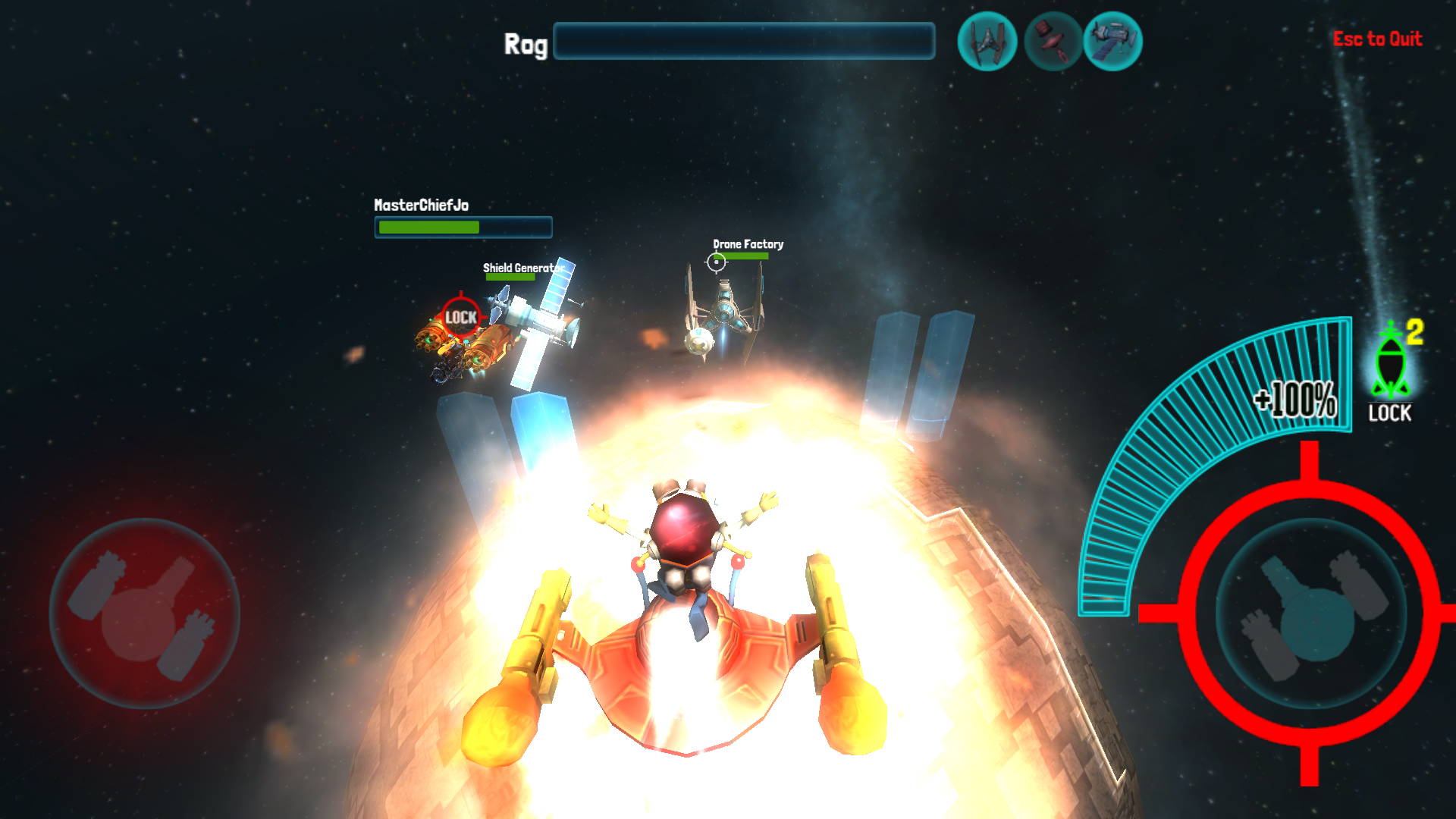Click the MasterChiefJo nameplate
Screen dimensions: 1456x819
tap(422, 205)
